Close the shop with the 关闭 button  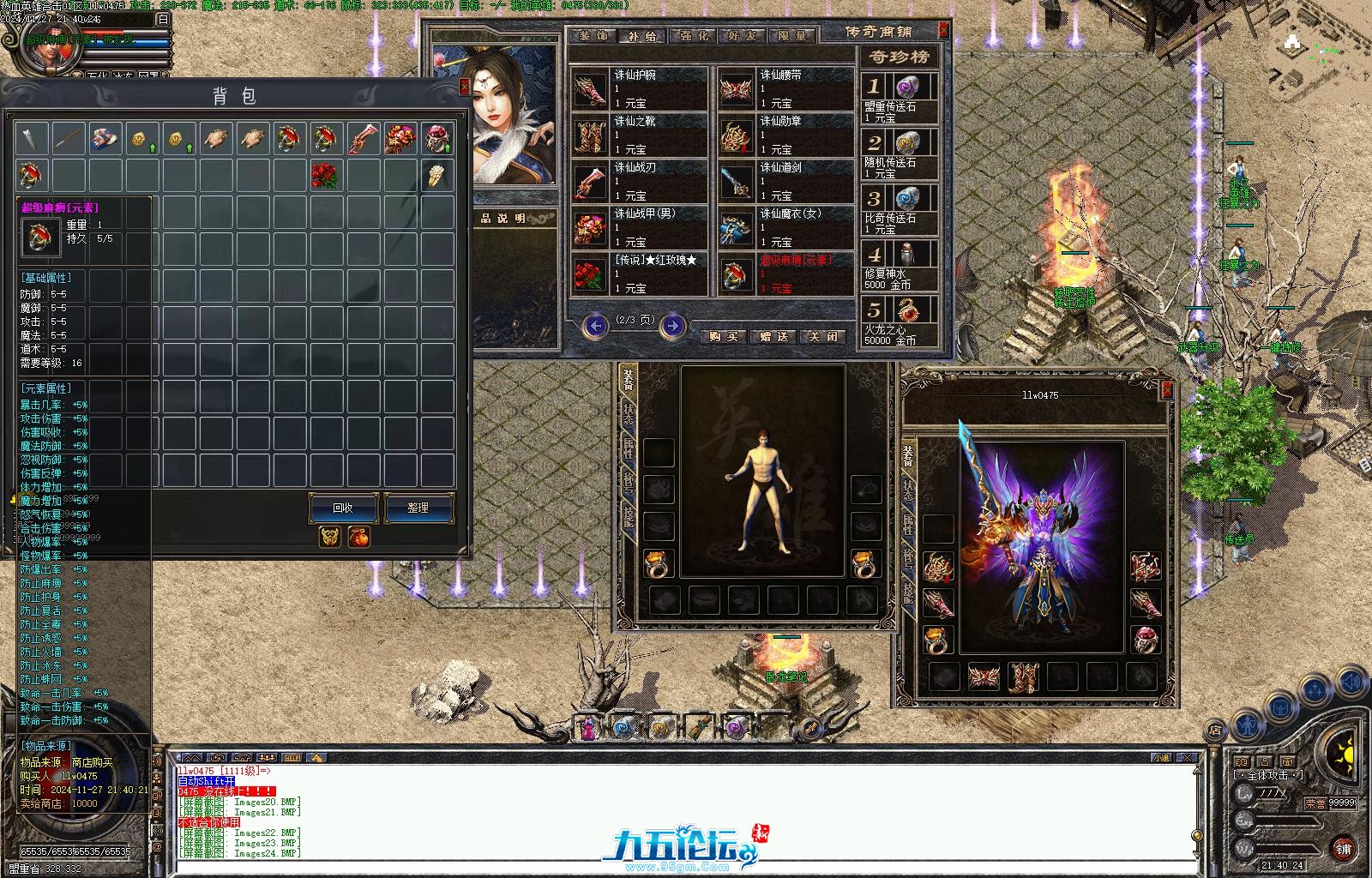click(x=823, y=336)
